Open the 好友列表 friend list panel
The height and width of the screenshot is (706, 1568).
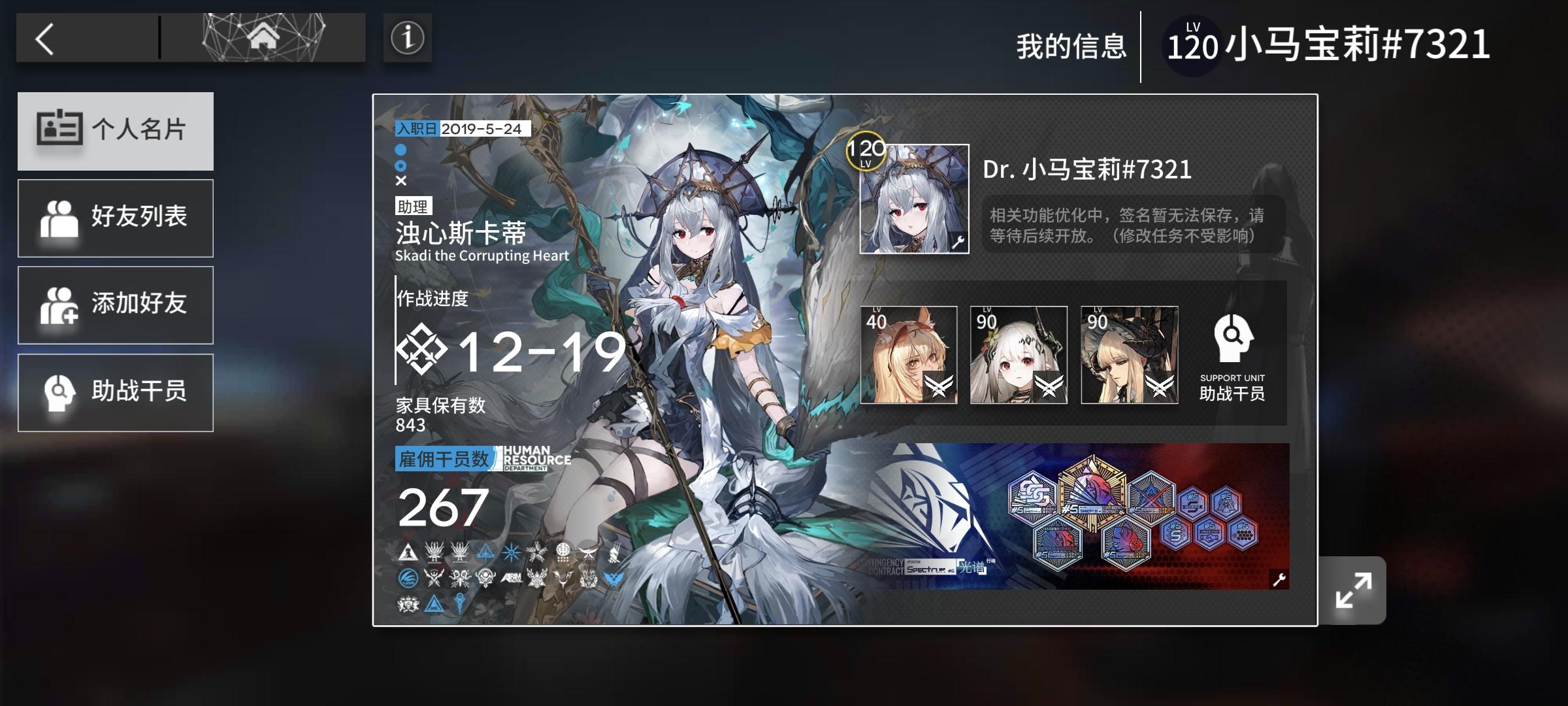pyautogui.click(x=116, y=218)
